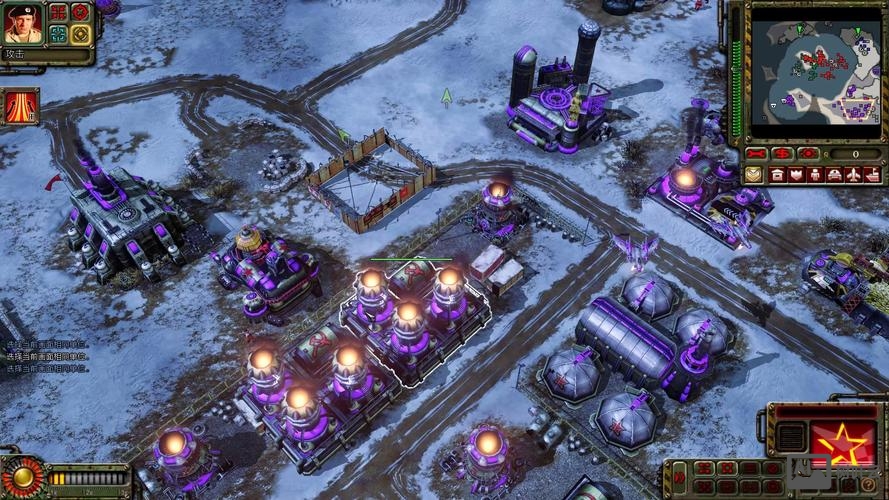Open the gold chevron rank tab
The image size is (889, 500).
[753, 175]
